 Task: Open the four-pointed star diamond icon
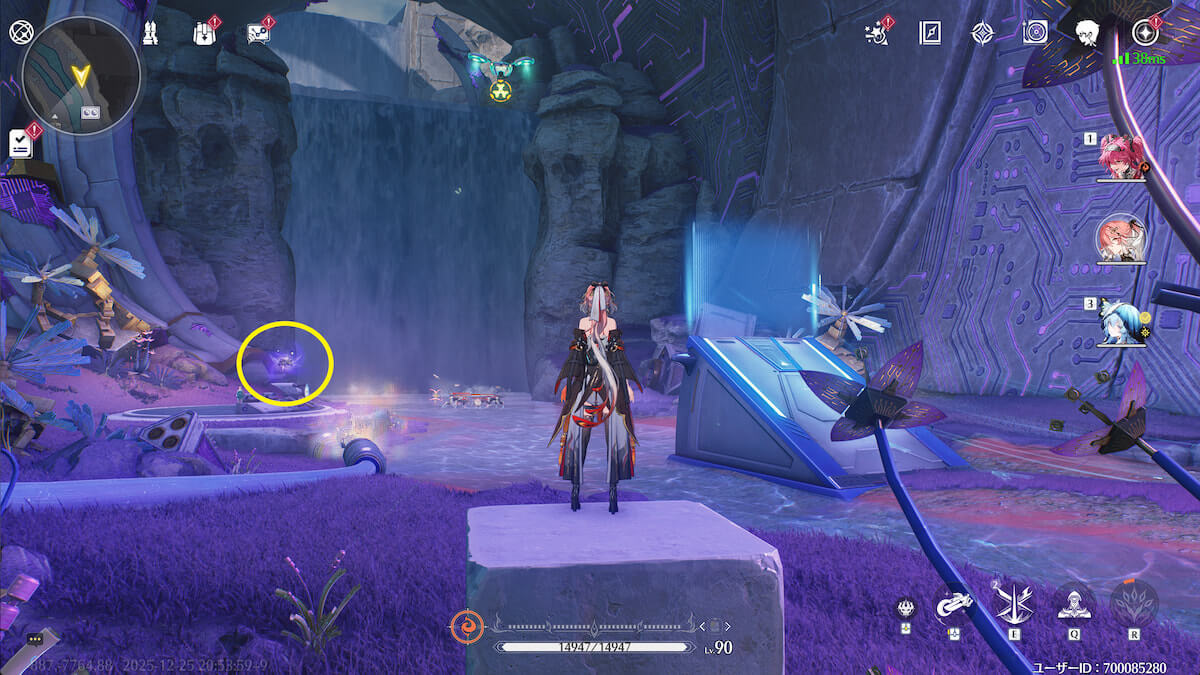(x=982, y=33)
